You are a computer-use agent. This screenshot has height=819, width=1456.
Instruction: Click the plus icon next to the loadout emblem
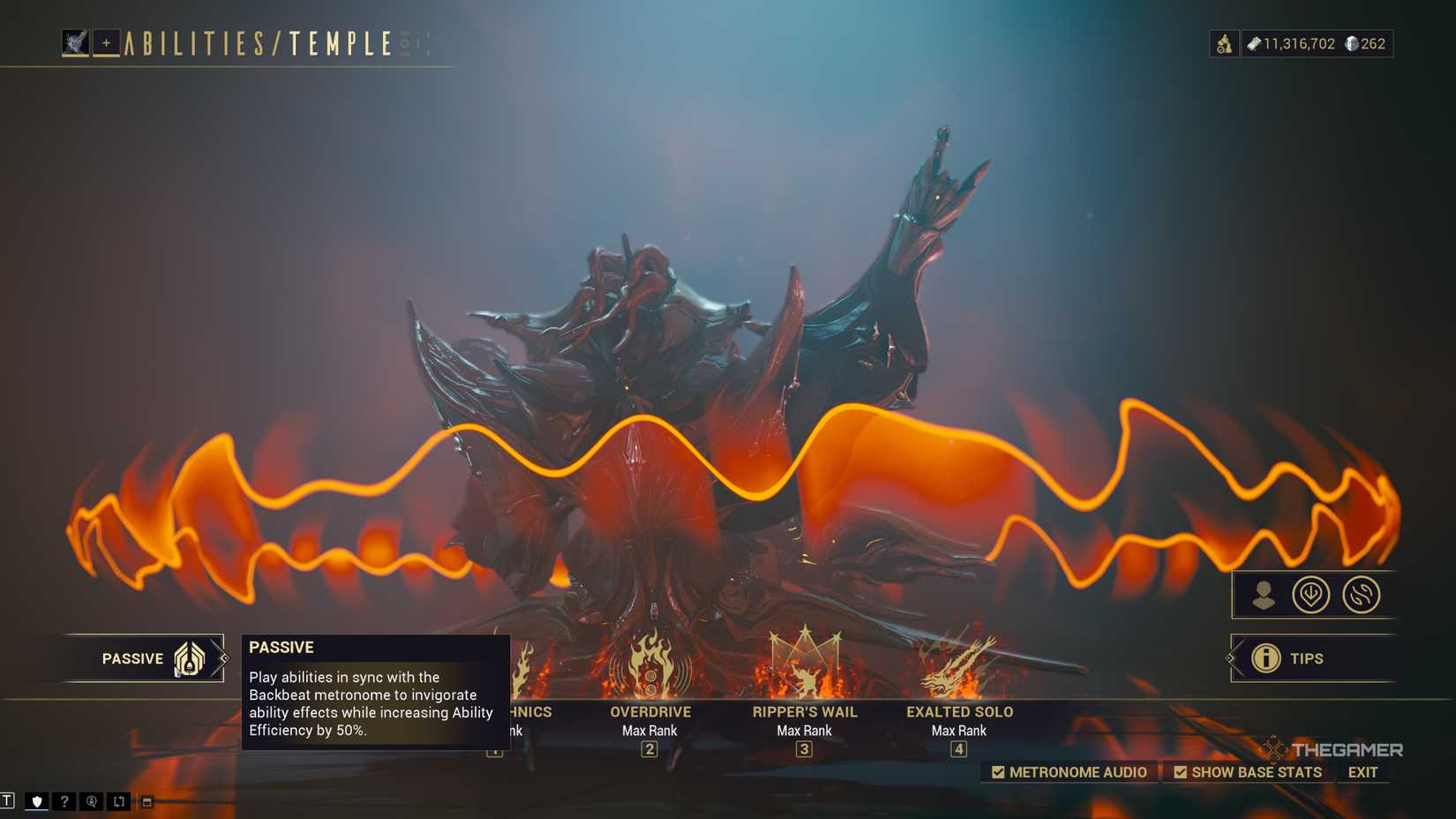(104, 42)
